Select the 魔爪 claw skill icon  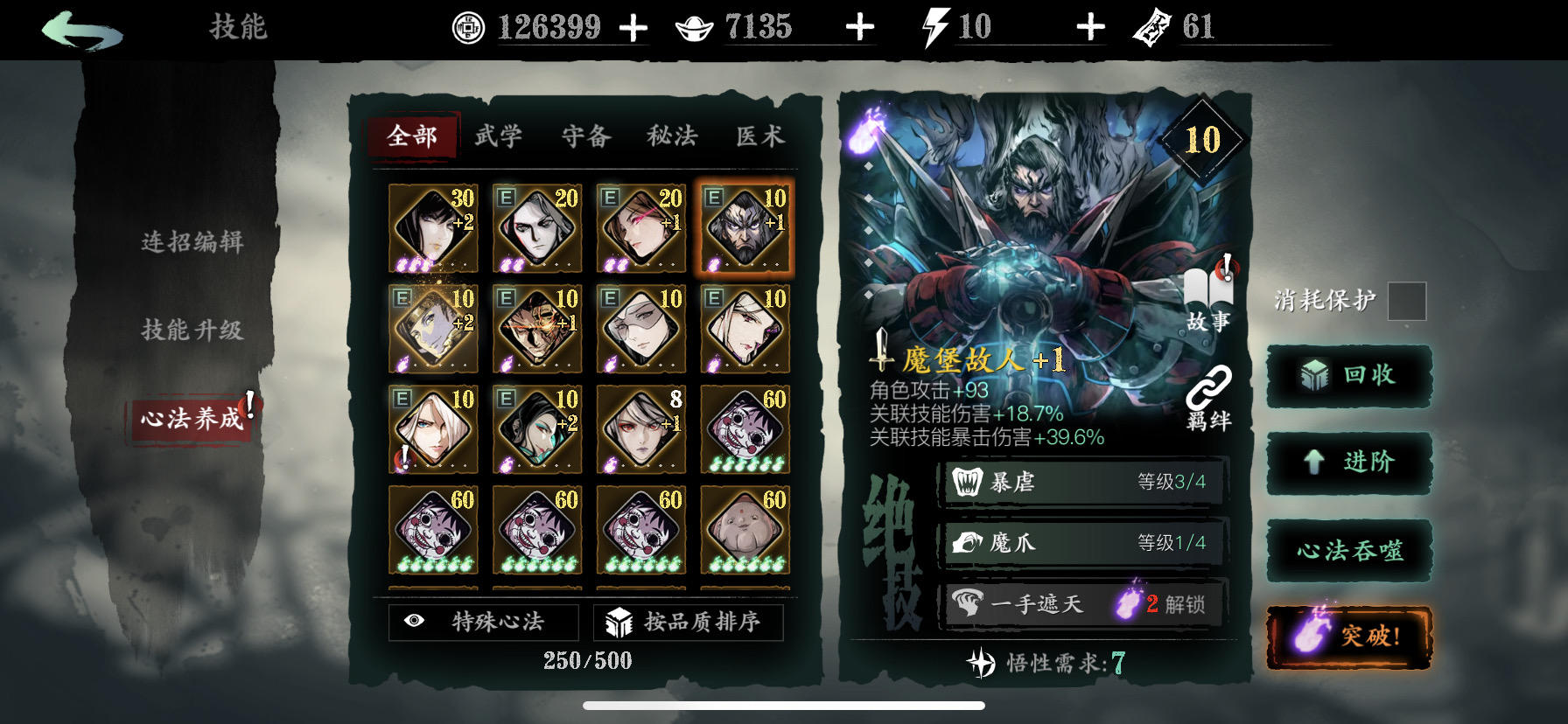(x=965, y=542)
